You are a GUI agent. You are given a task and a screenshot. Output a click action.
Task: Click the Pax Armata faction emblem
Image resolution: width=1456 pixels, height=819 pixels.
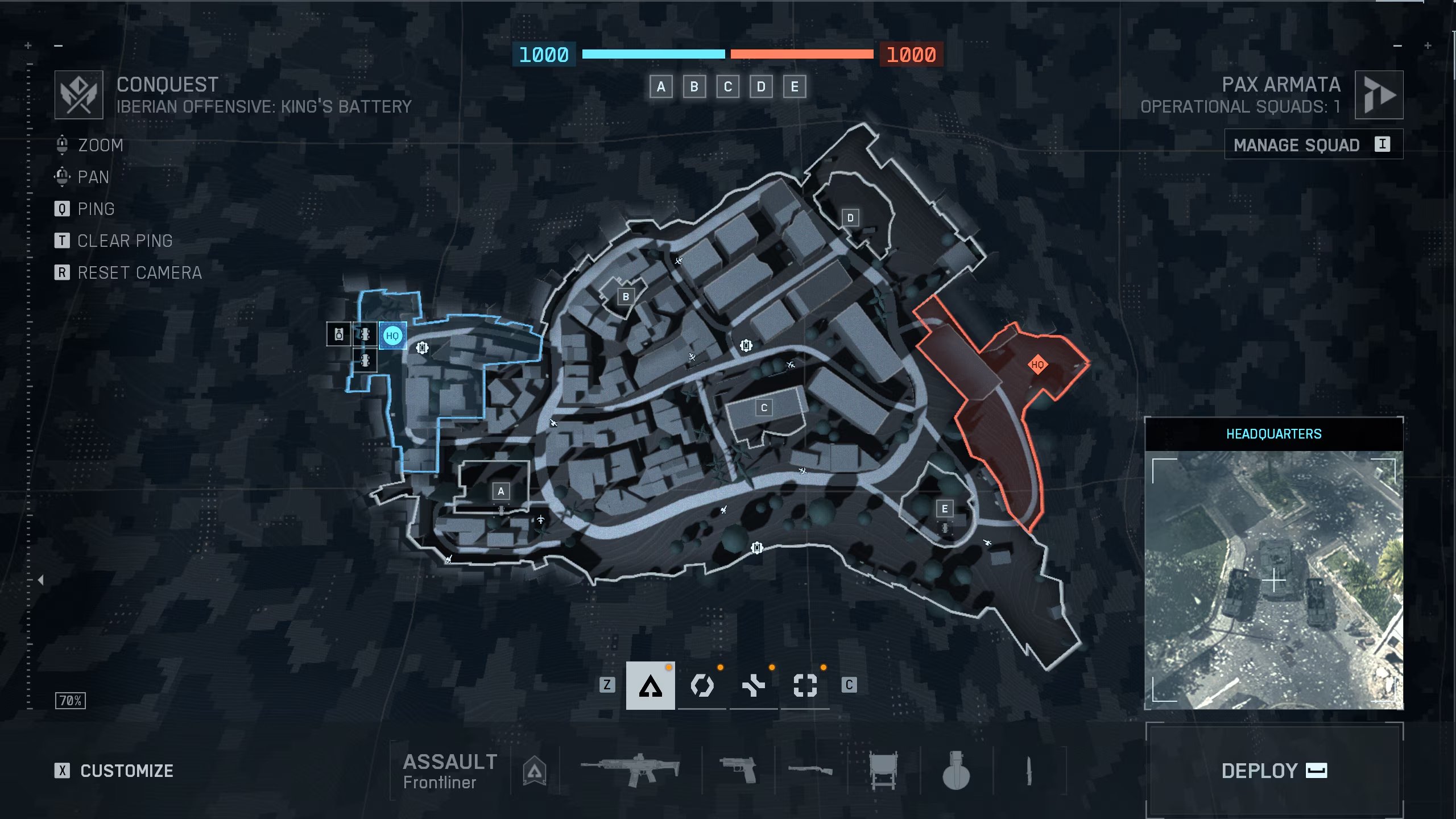tap(1379, 95)
